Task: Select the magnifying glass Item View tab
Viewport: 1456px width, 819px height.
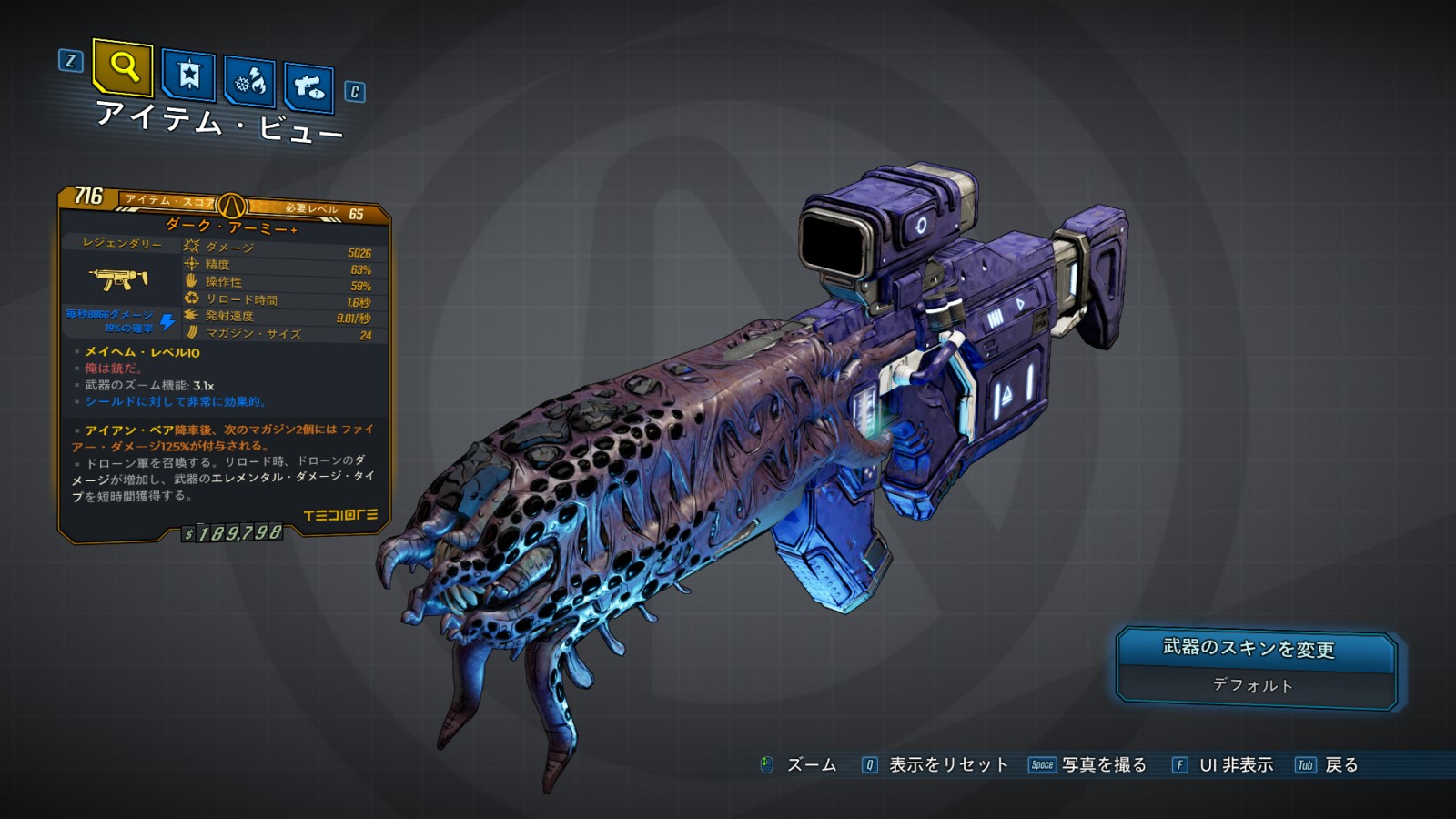Action: (x=123, y=66)
